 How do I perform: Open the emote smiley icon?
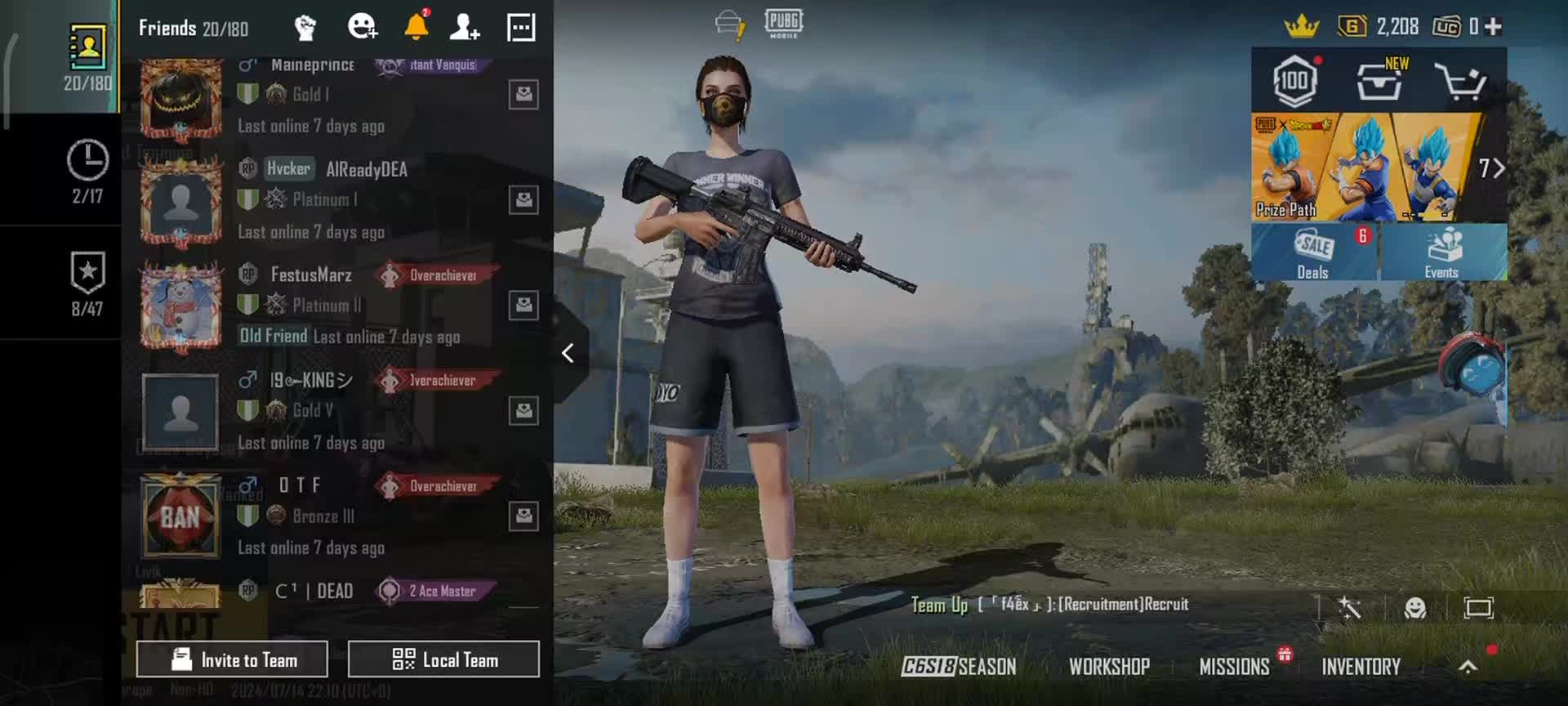pos(1414,607)
